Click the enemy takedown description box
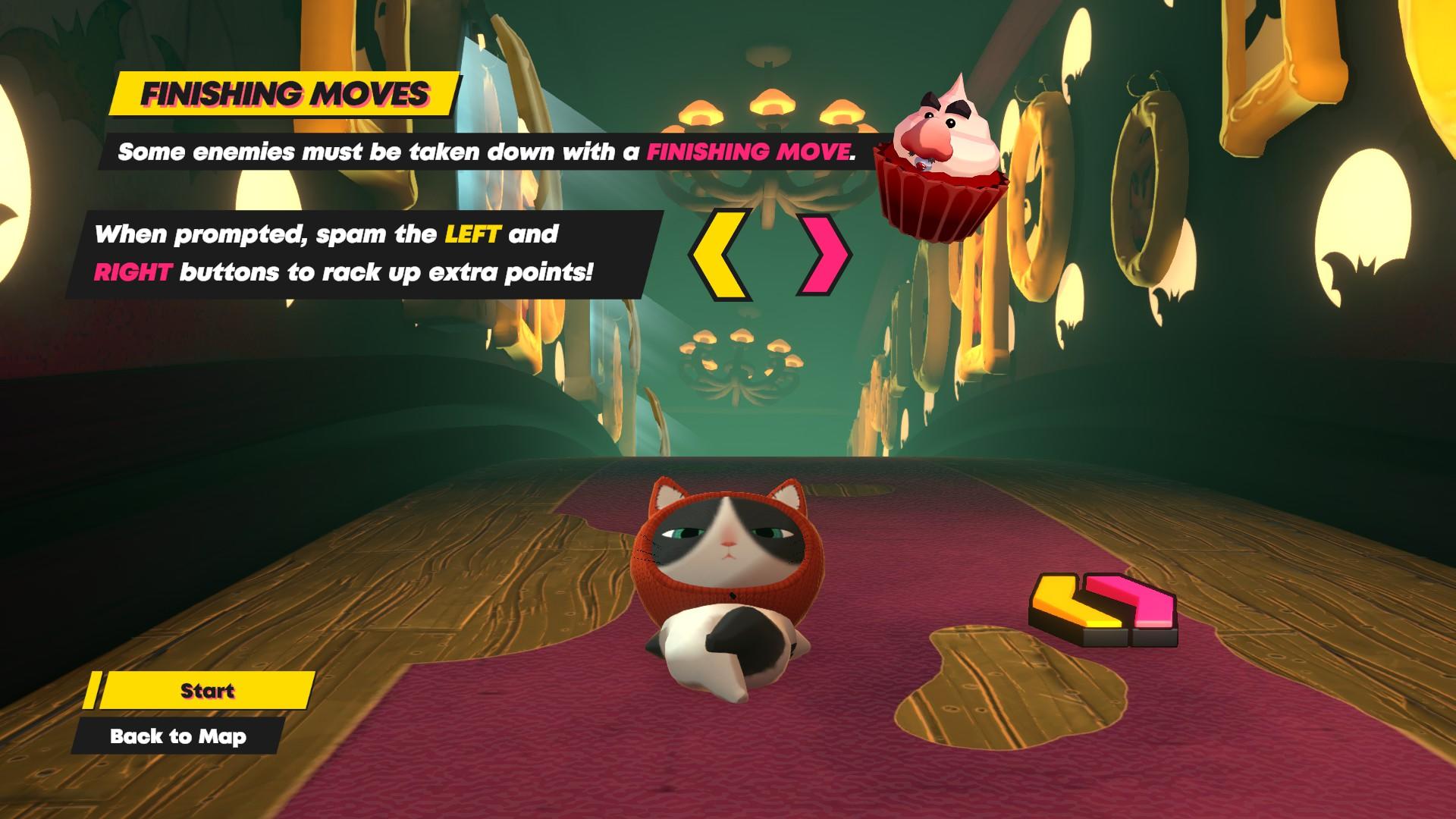 click(485, 152)
